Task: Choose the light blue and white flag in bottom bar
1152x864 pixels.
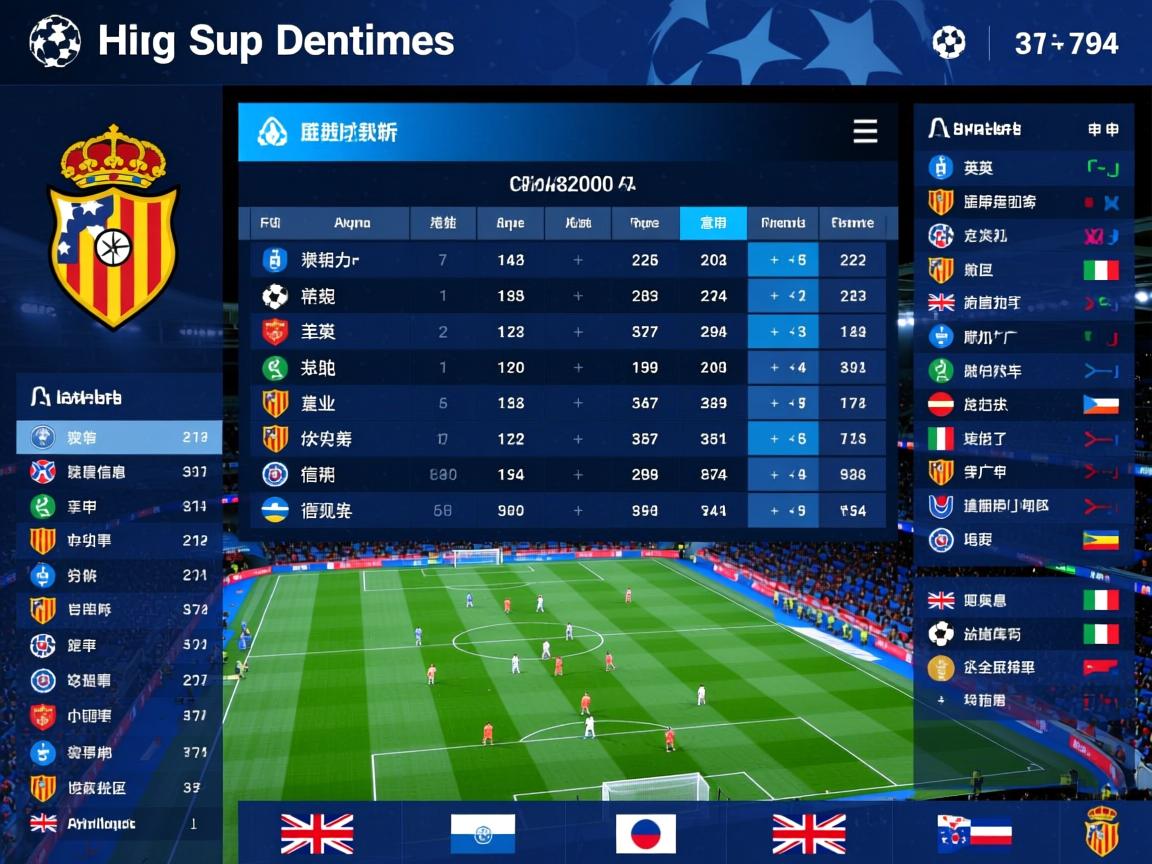Action: click(482, 834)
